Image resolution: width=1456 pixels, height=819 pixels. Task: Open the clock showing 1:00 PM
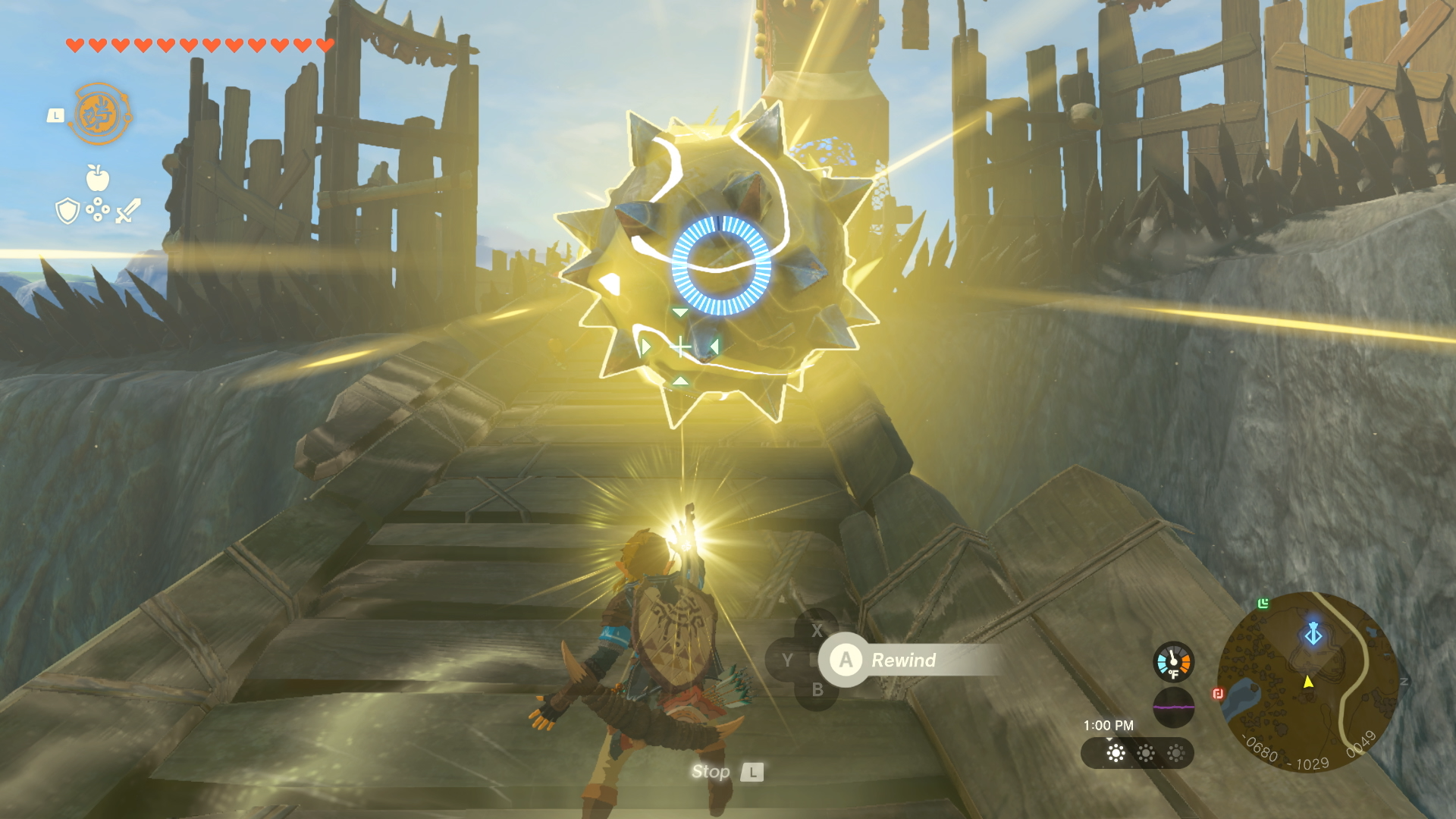tap(1108, 725)
